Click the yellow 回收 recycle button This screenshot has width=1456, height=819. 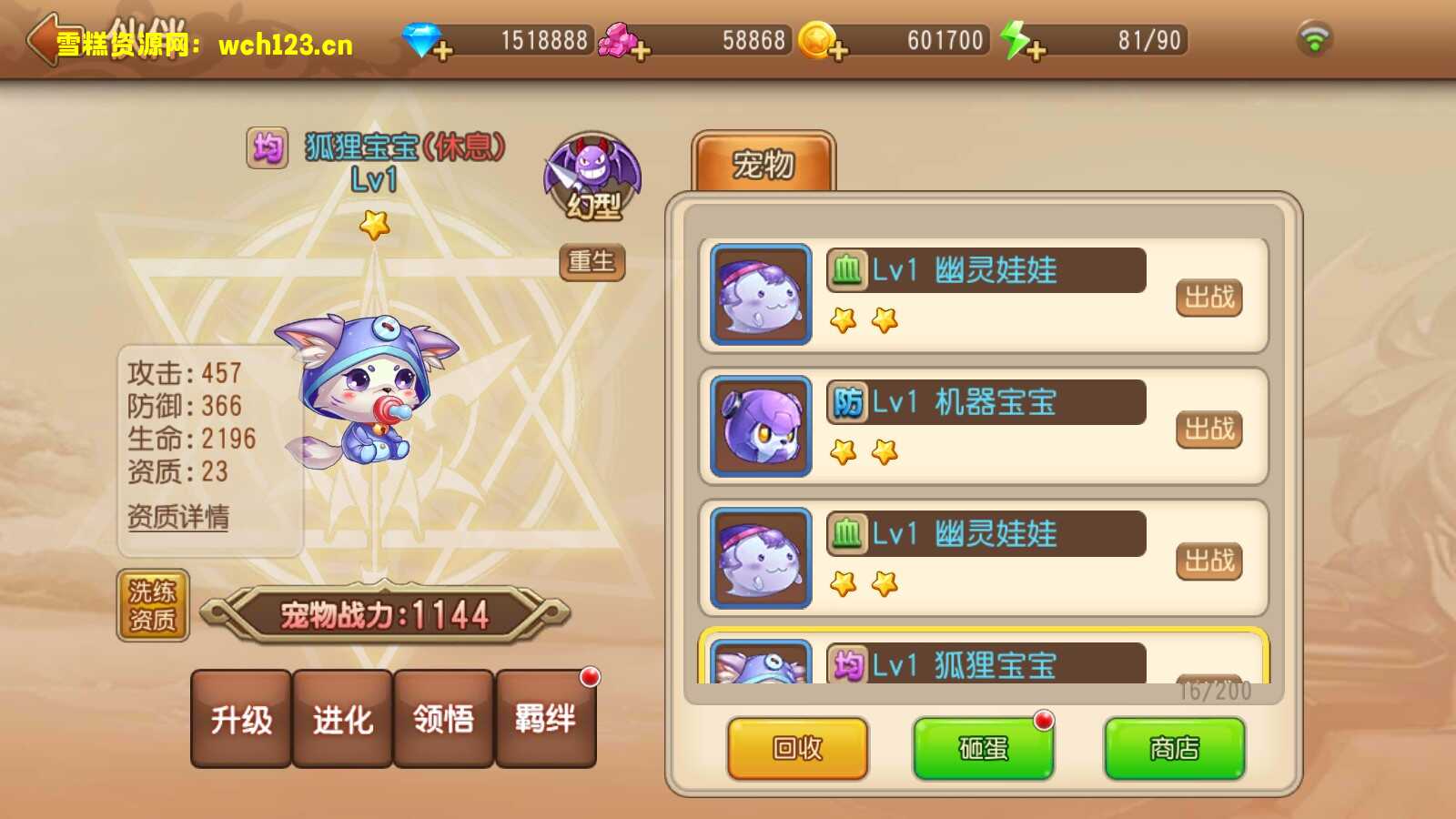[797, 748]
